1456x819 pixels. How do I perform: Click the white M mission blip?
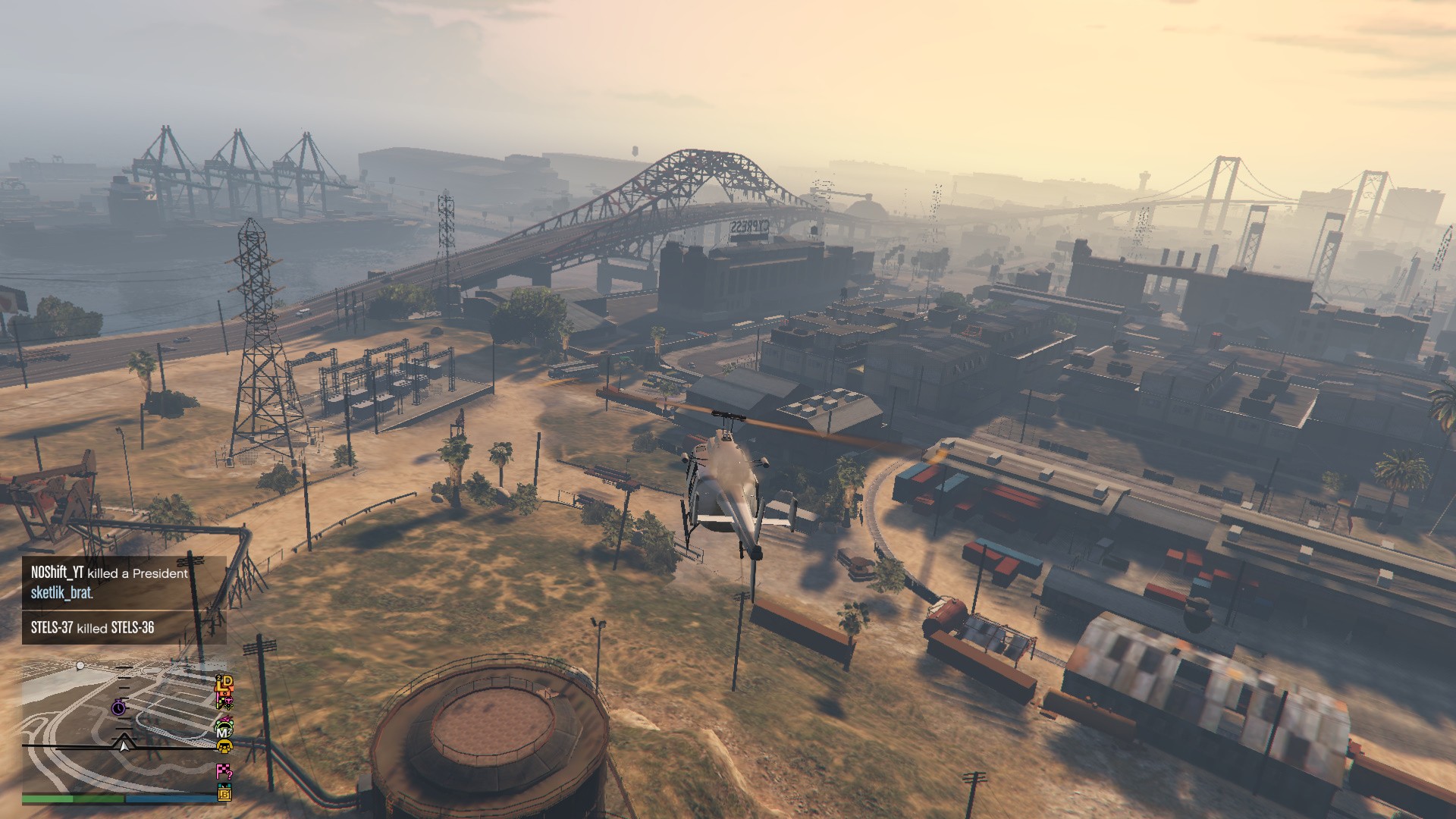point(224,732)
